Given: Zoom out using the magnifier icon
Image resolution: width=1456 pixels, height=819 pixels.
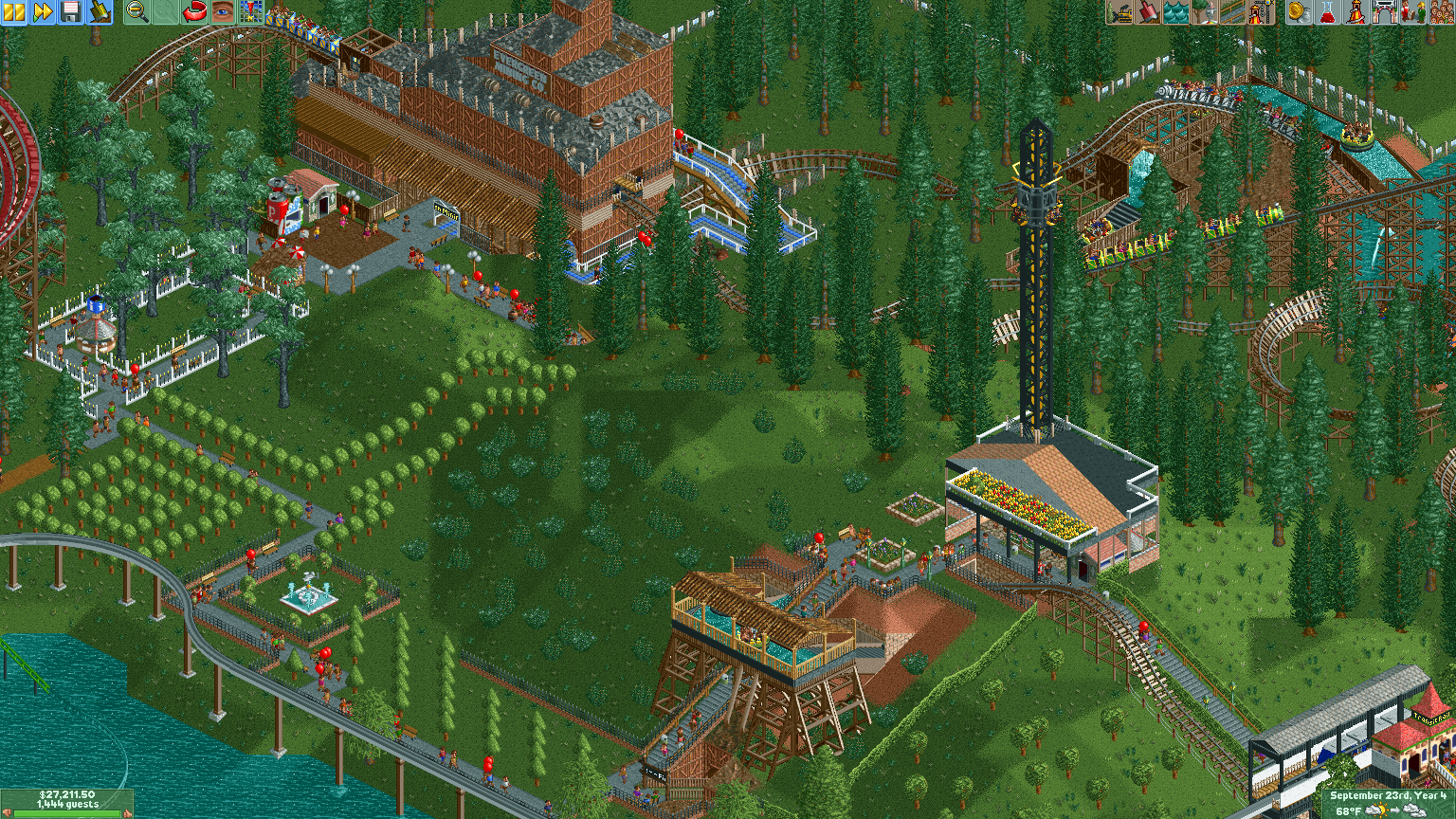Looking at the screenshot, I should [x=136, y=13].
